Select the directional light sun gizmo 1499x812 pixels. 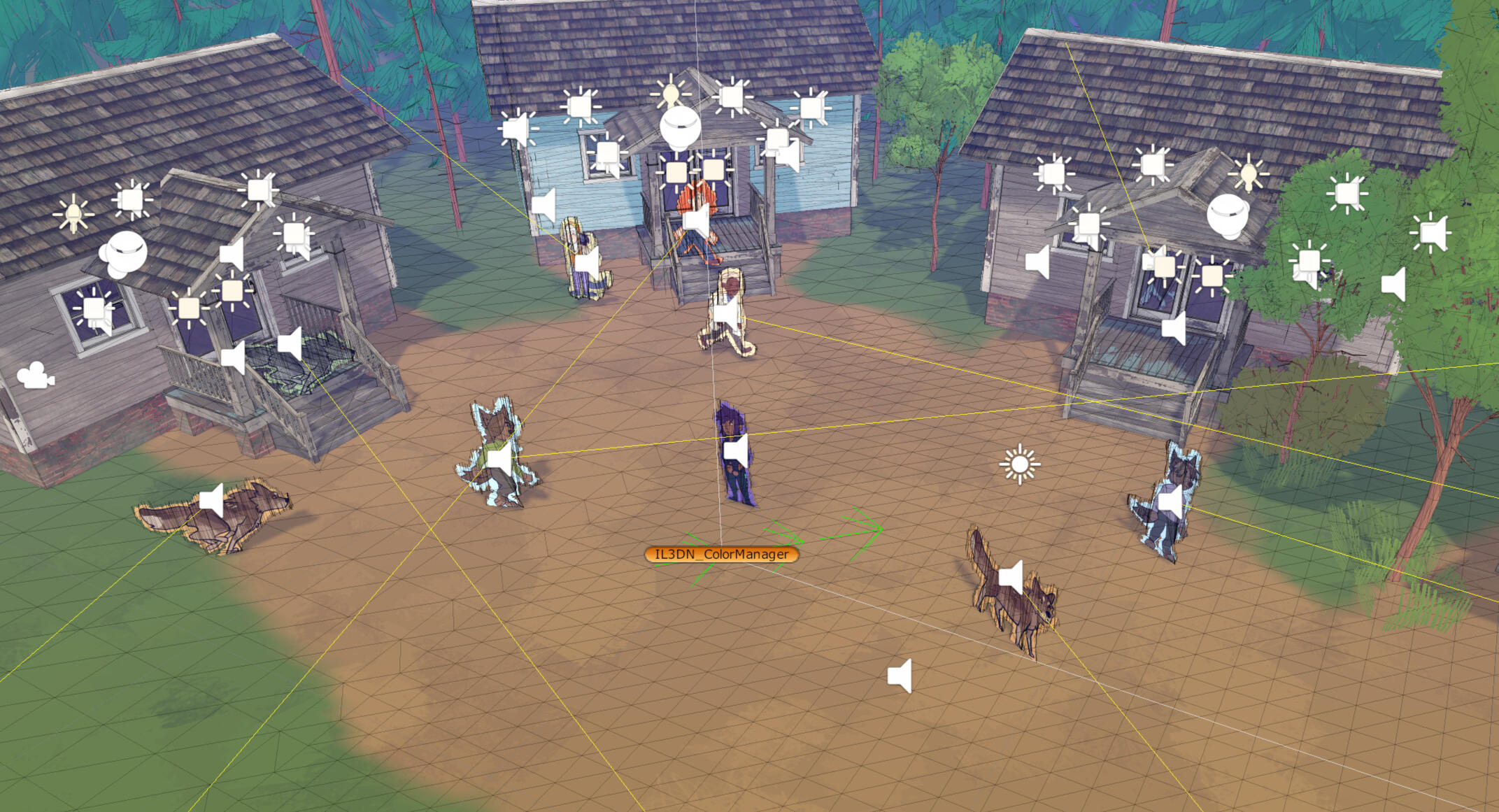1019,464
